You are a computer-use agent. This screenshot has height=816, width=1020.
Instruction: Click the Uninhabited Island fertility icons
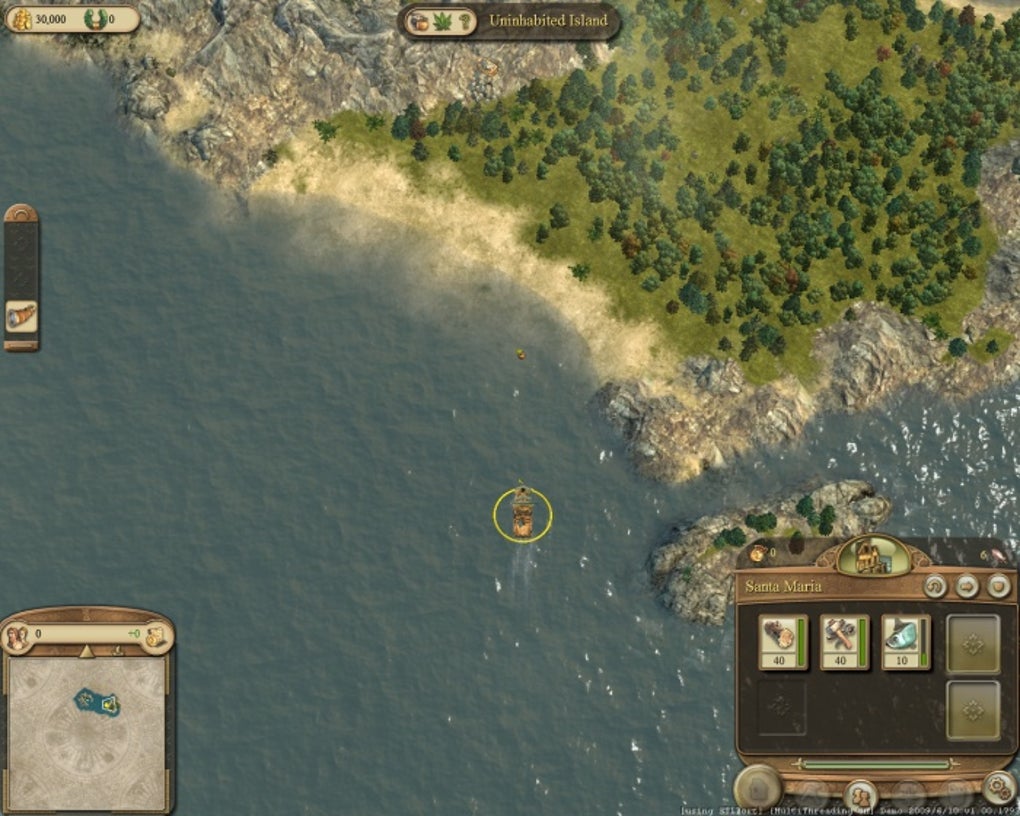pos(441,21)
